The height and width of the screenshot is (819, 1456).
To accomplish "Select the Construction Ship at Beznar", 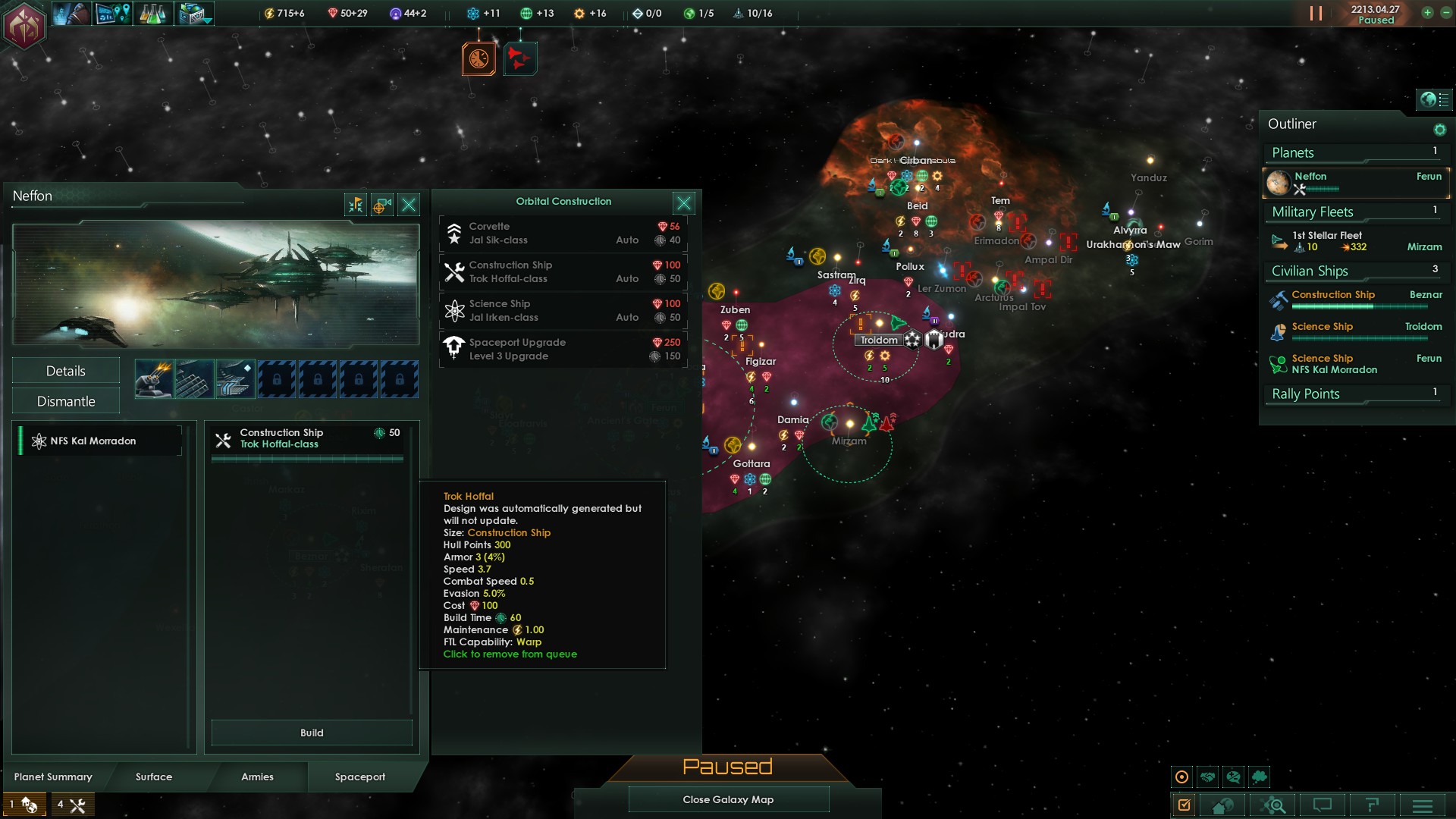I will 1355,300.
